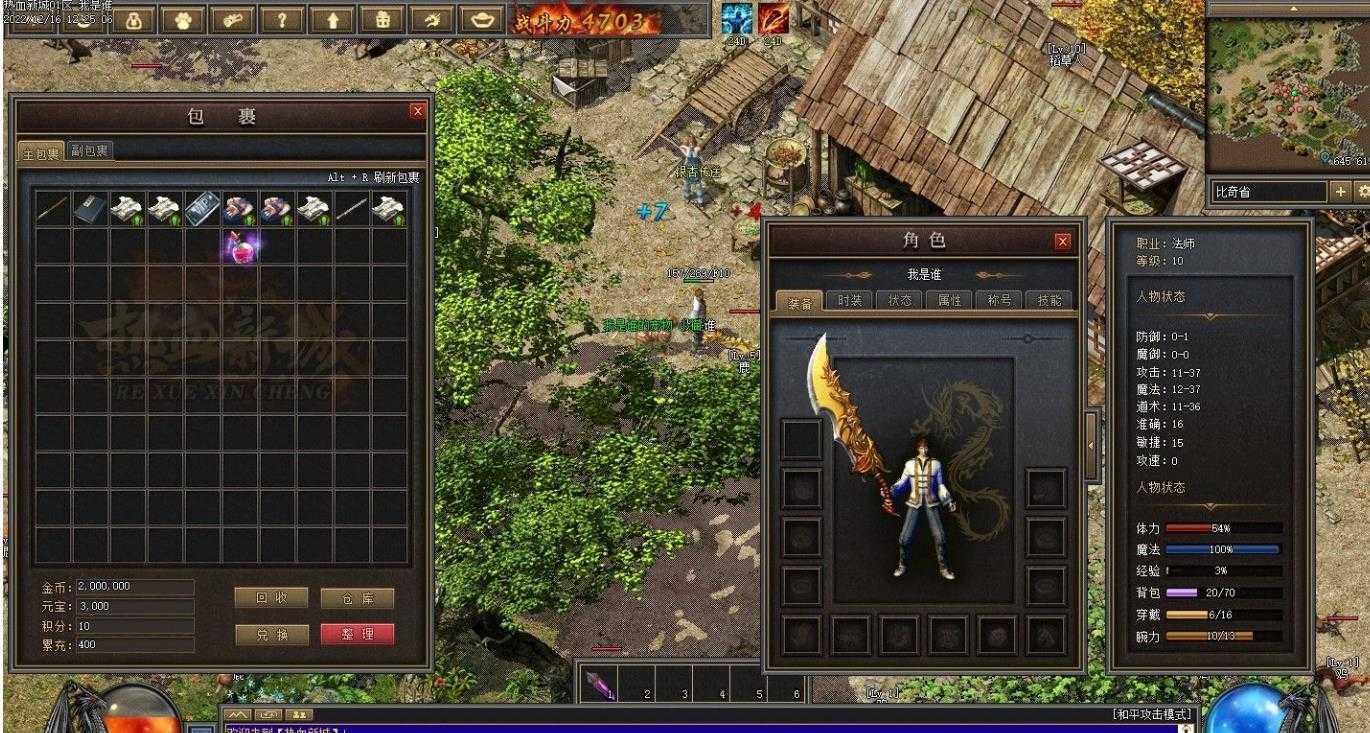Open the 状态 tab

(899, 301)
